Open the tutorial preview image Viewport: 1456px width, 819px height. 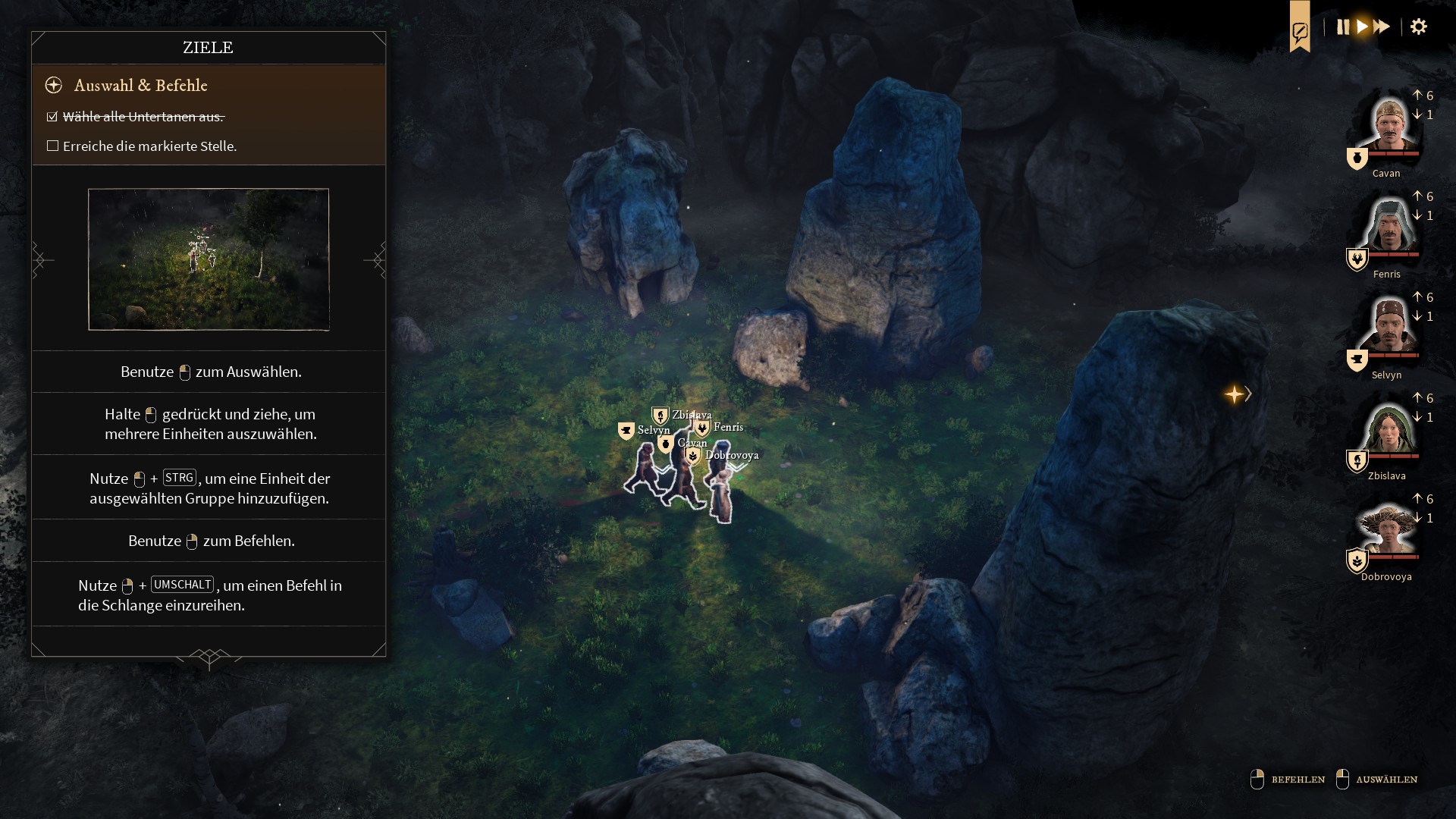tap(209, 259)
